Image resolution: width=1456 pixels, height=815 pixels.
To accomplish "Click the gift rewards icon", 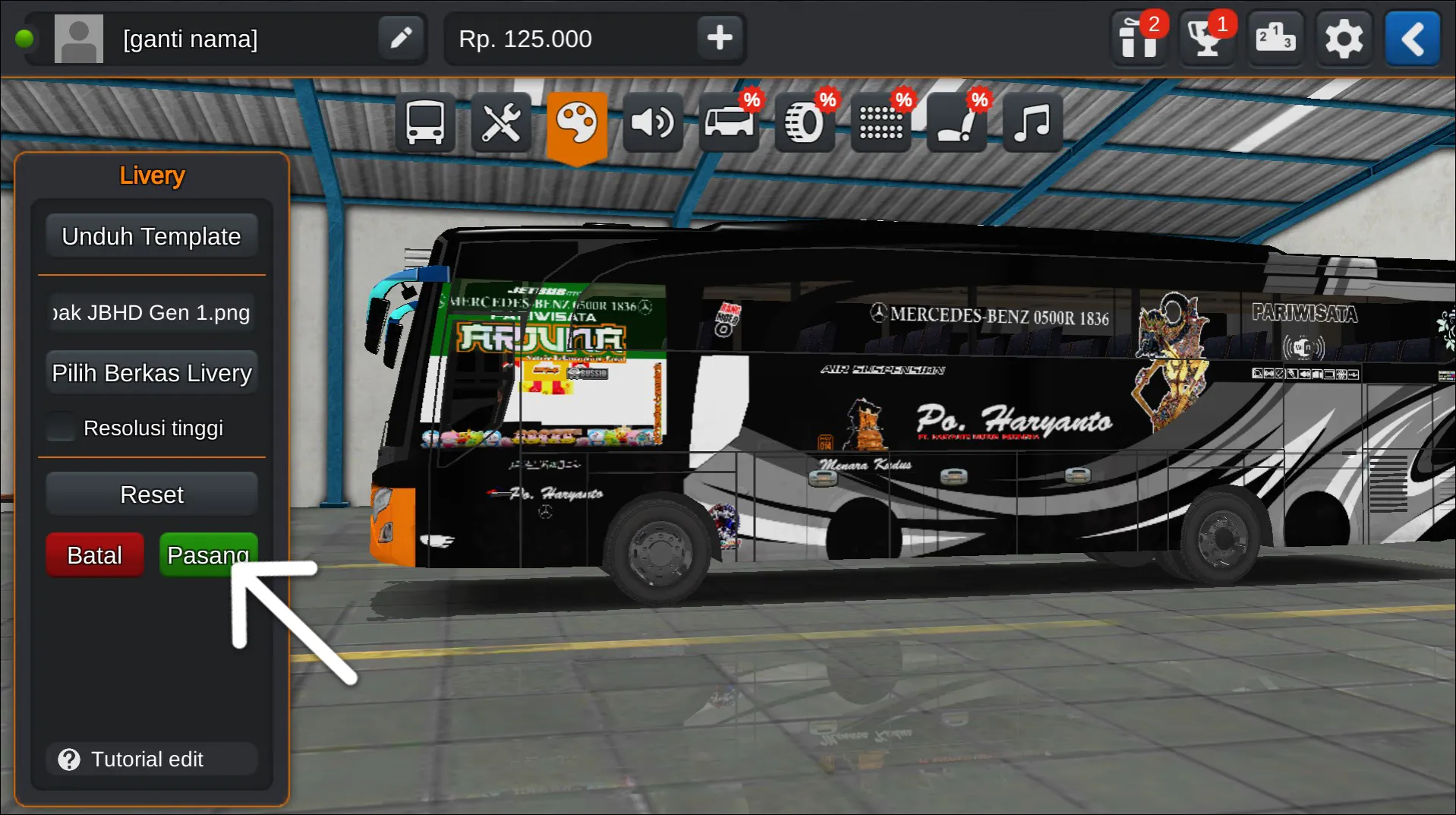I will [x=1138, y=38].
